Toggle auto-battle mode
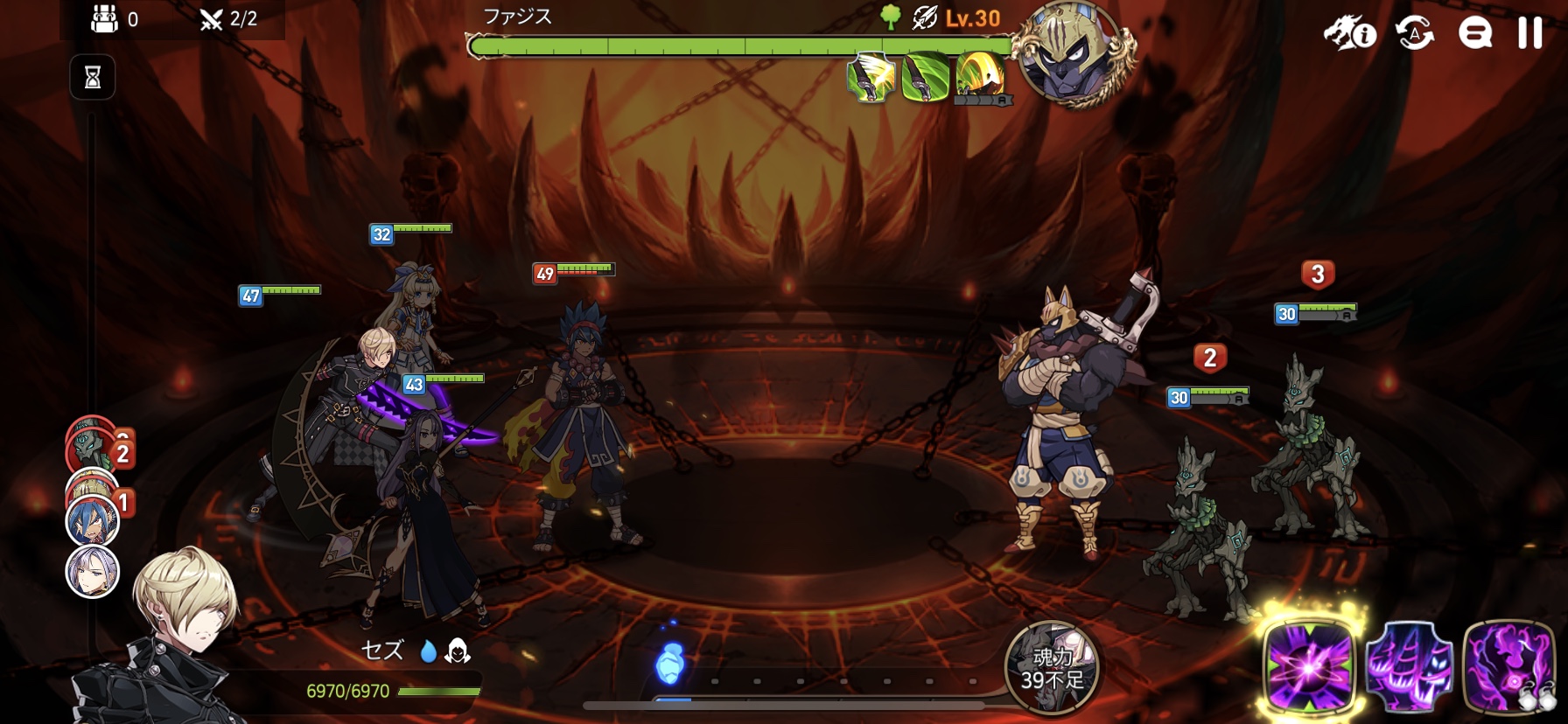This screenshot has height=724, width=1568. click(1415, 34)
